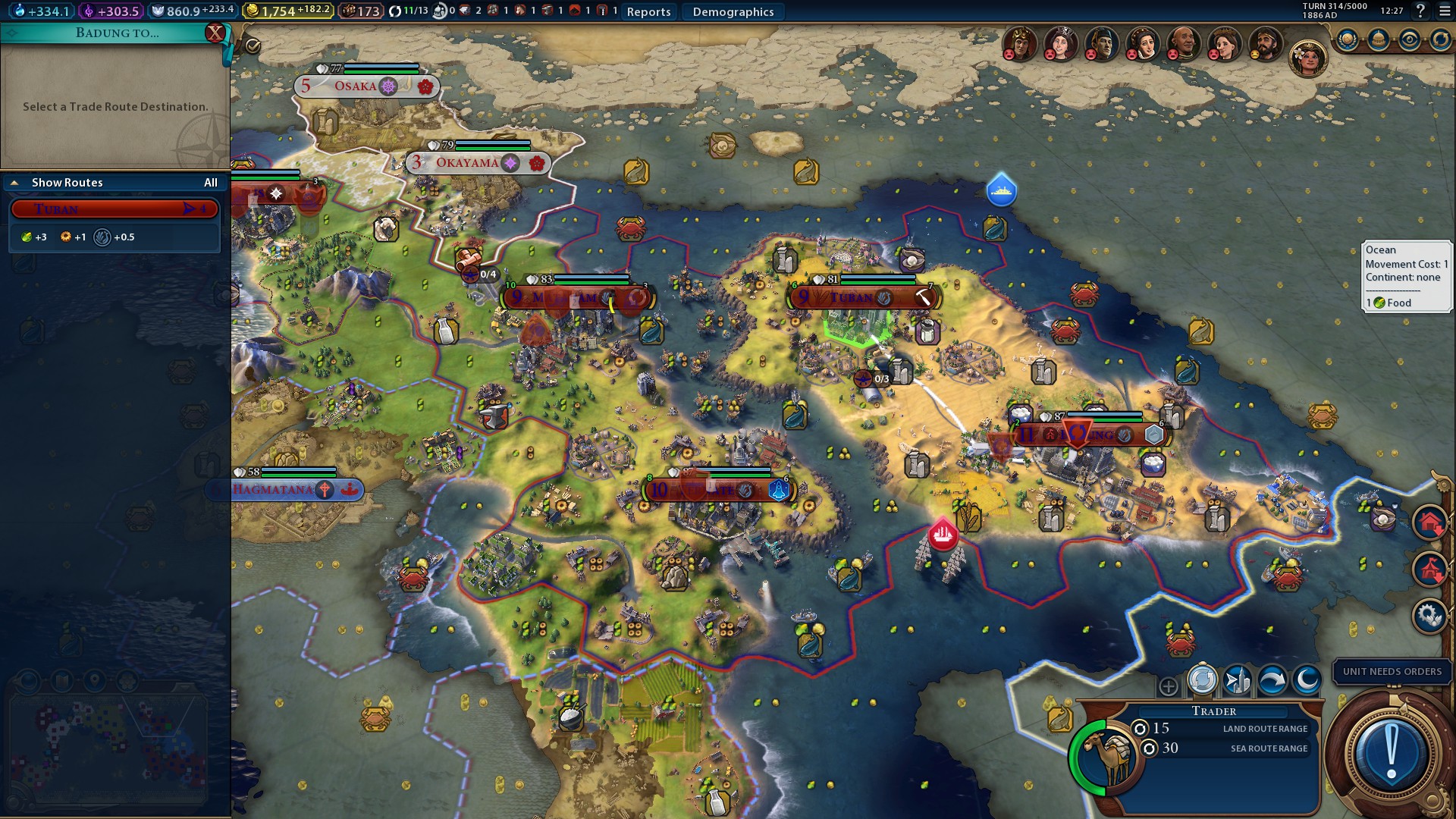
Task: Open World Rankings via the laurel globe icon
Action: point(1347,38)
